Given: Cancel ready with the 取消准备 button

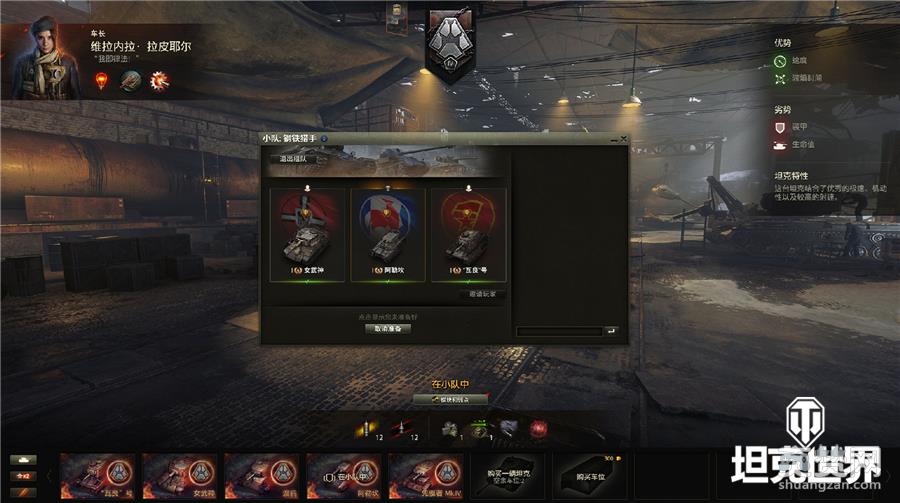Looking at the screenshot, I should 386,328.
